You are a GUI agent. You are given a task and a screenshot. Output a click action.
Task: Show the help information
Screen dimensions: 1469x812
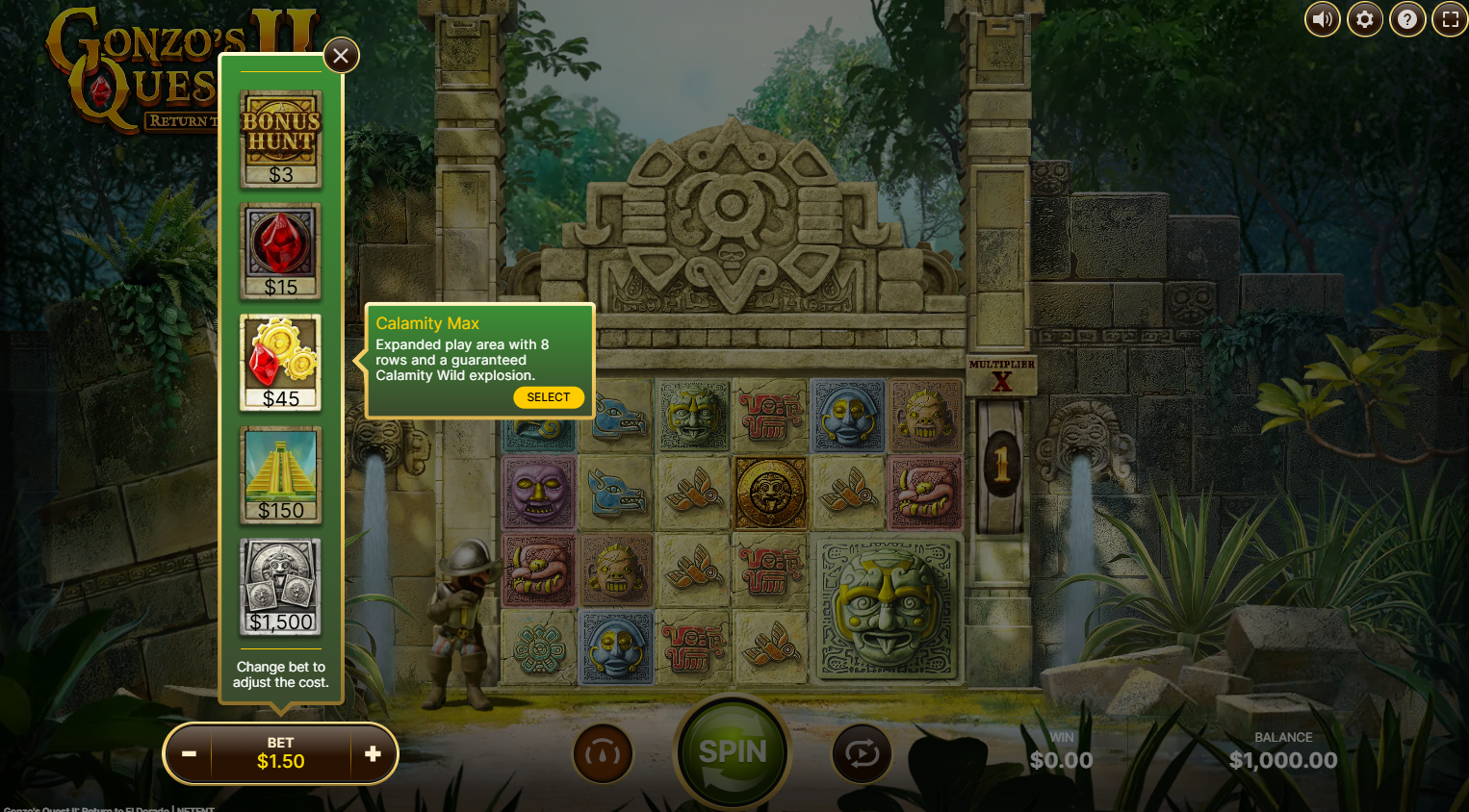[x=1406, y=19]
